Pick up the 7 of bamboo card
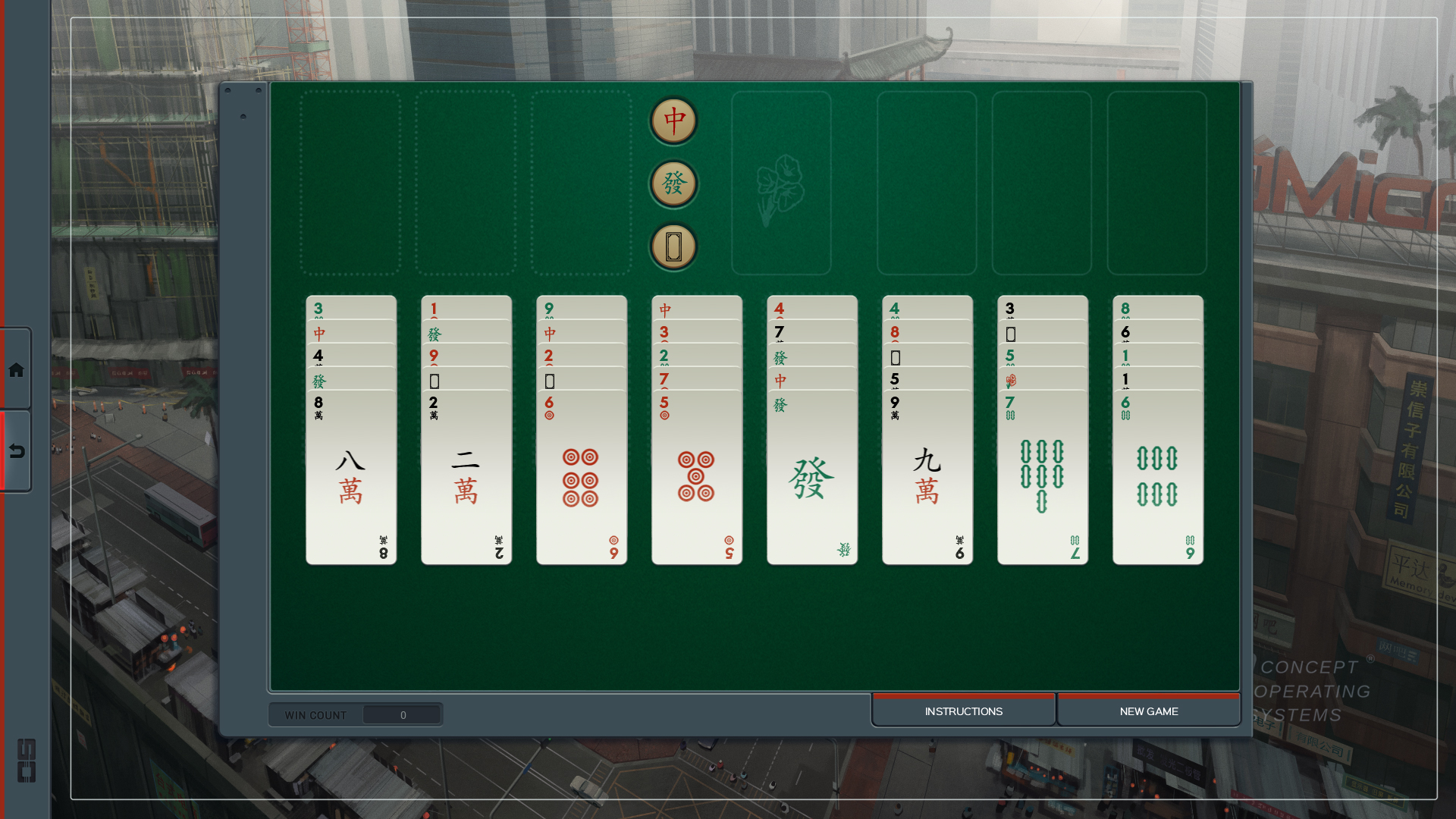The height and width of the screenshot is (819, 1456). tap(1042, 478)
